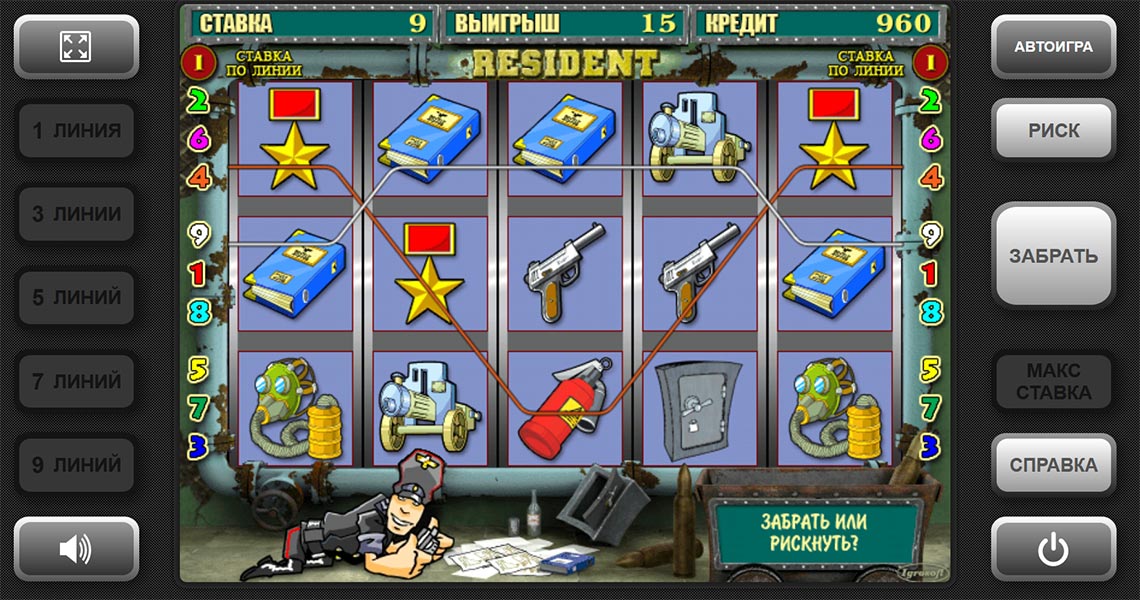1140x600 pixels.
Task: Toggle fullscreen mode with the expand icon
Action: tap(76, 46)
